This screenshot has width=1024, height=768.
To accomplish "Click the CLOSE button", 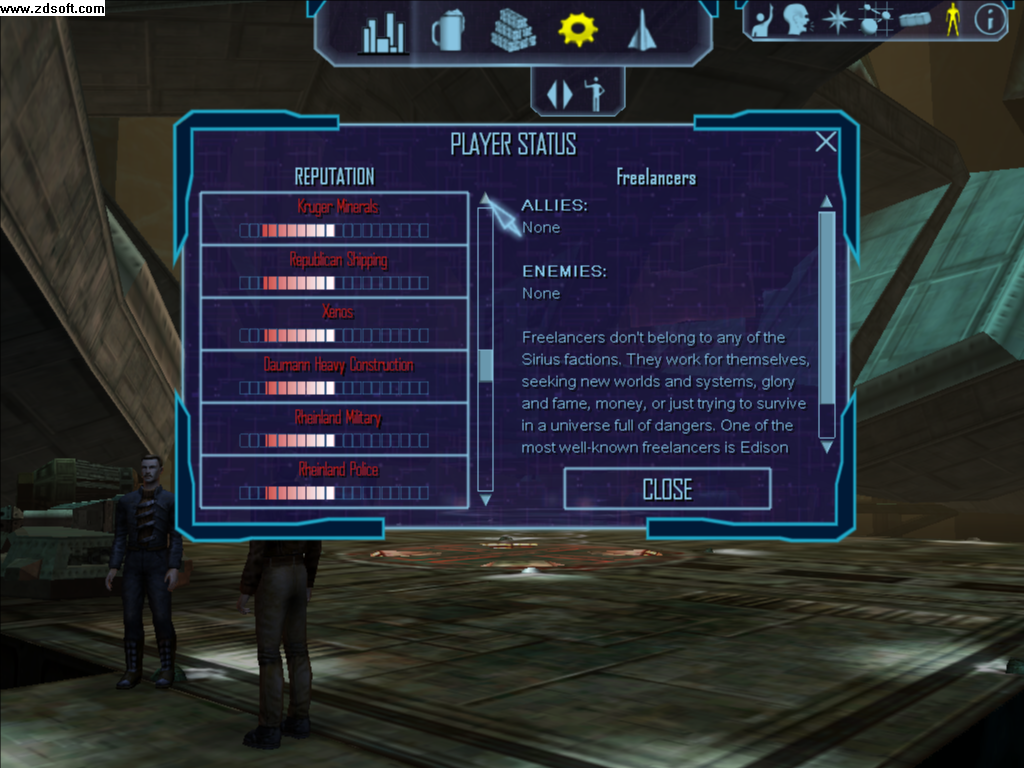I will click(x=667, y=489).
